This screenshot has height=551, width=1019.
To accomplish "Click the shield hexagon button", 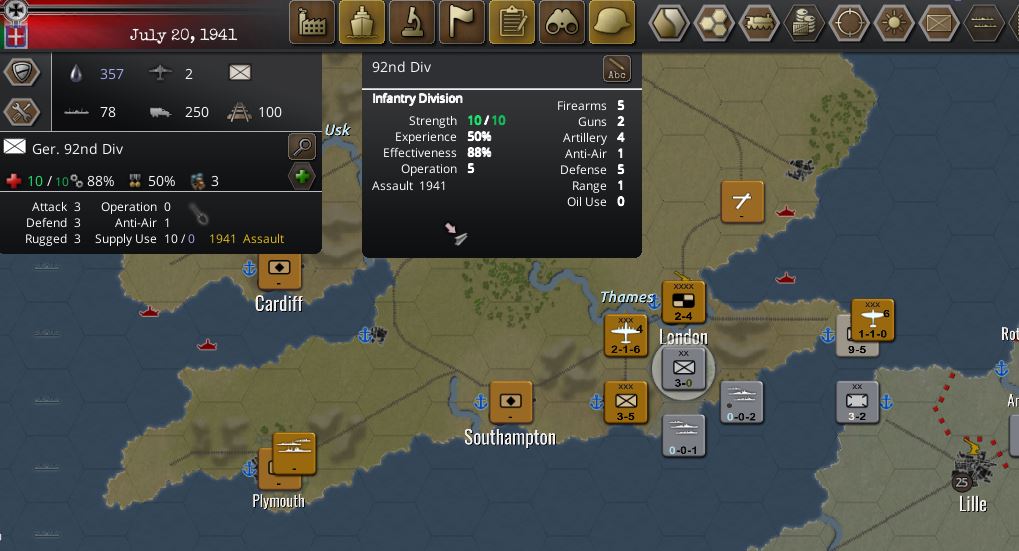I will (x=22, y=72).
